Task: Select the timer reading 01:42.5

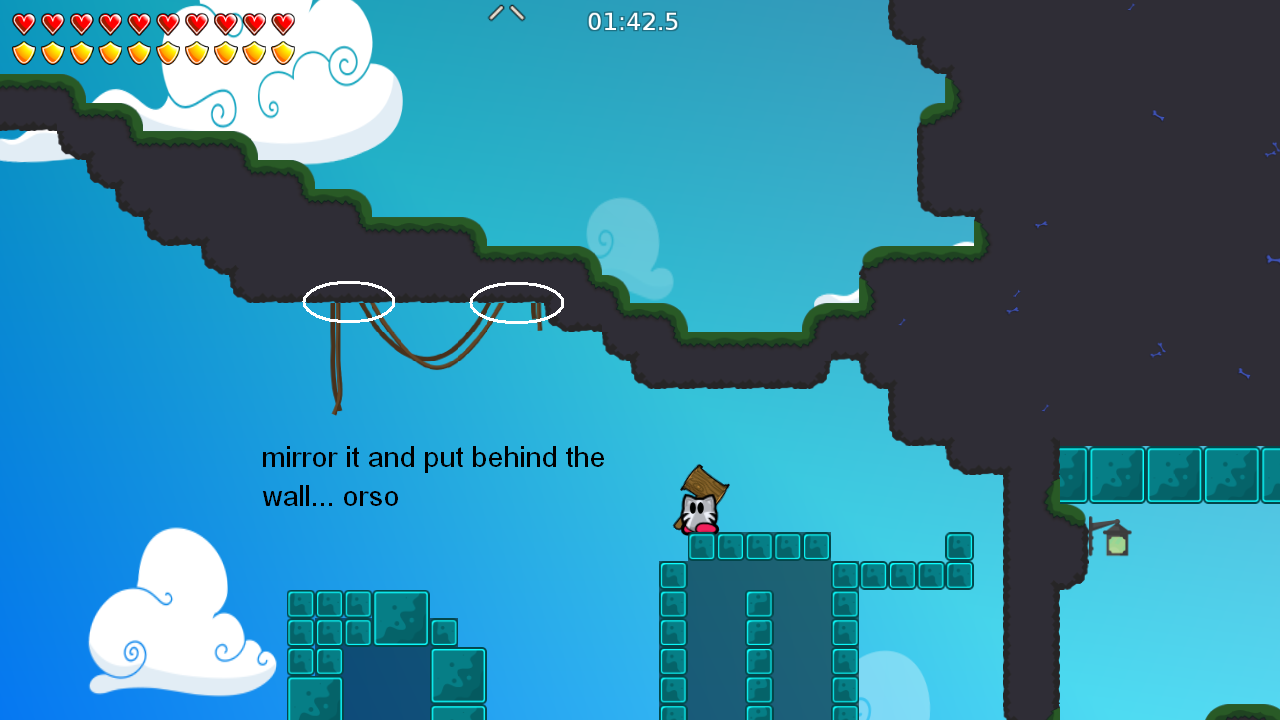Action: (x=633, y=21)
